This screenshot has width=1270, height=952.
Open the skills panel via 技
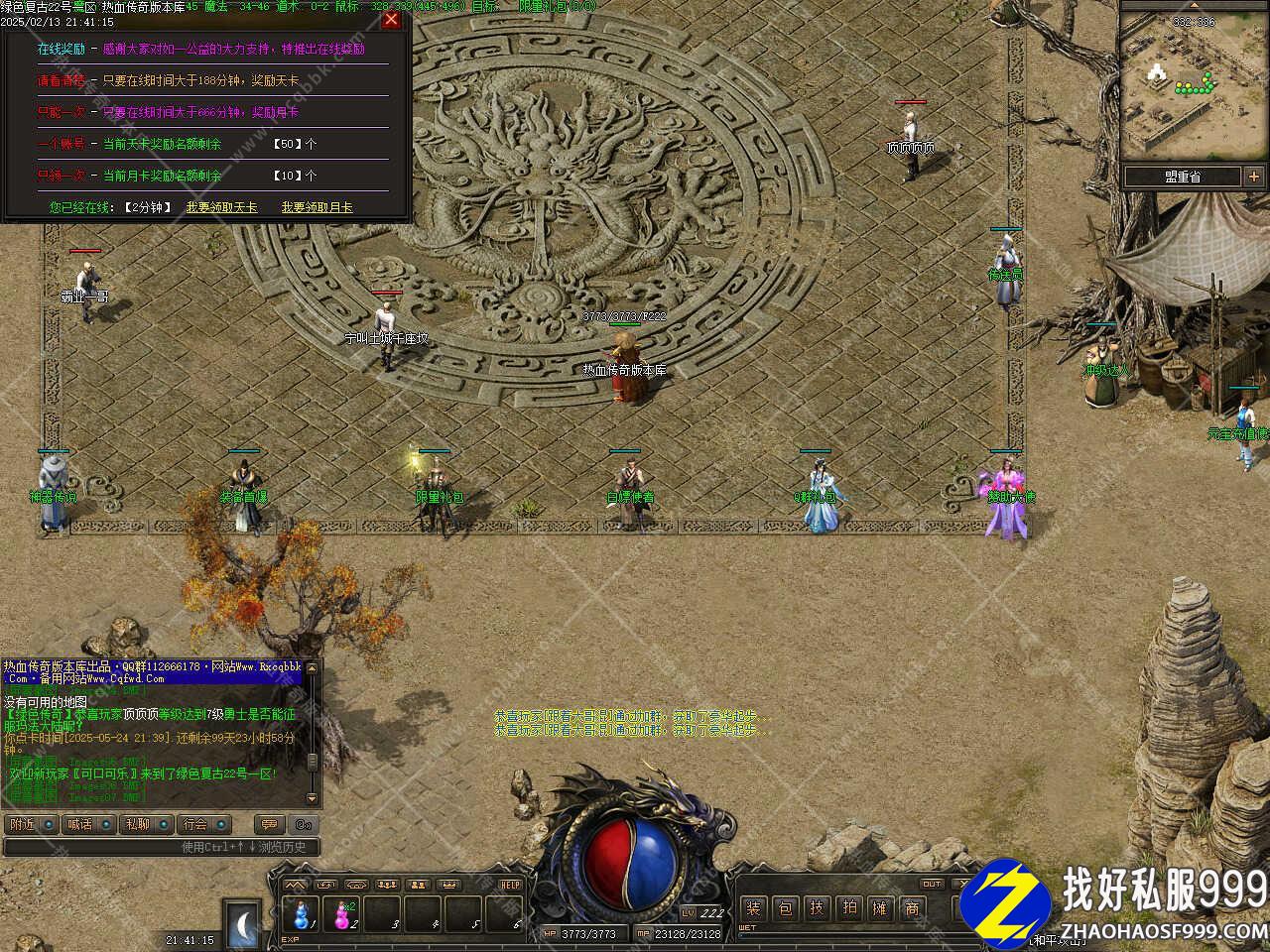[x=817, y=907]
